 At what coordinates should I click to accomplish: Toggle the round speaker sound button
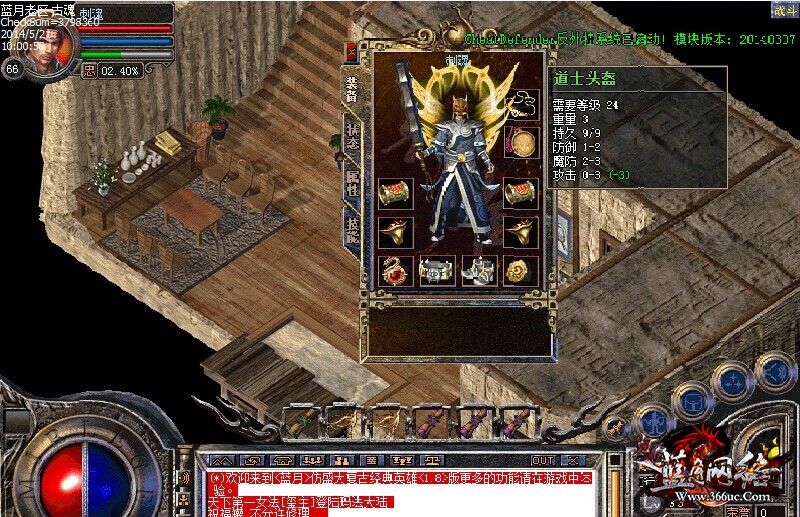pyautogui.click(x=775, y=373)
